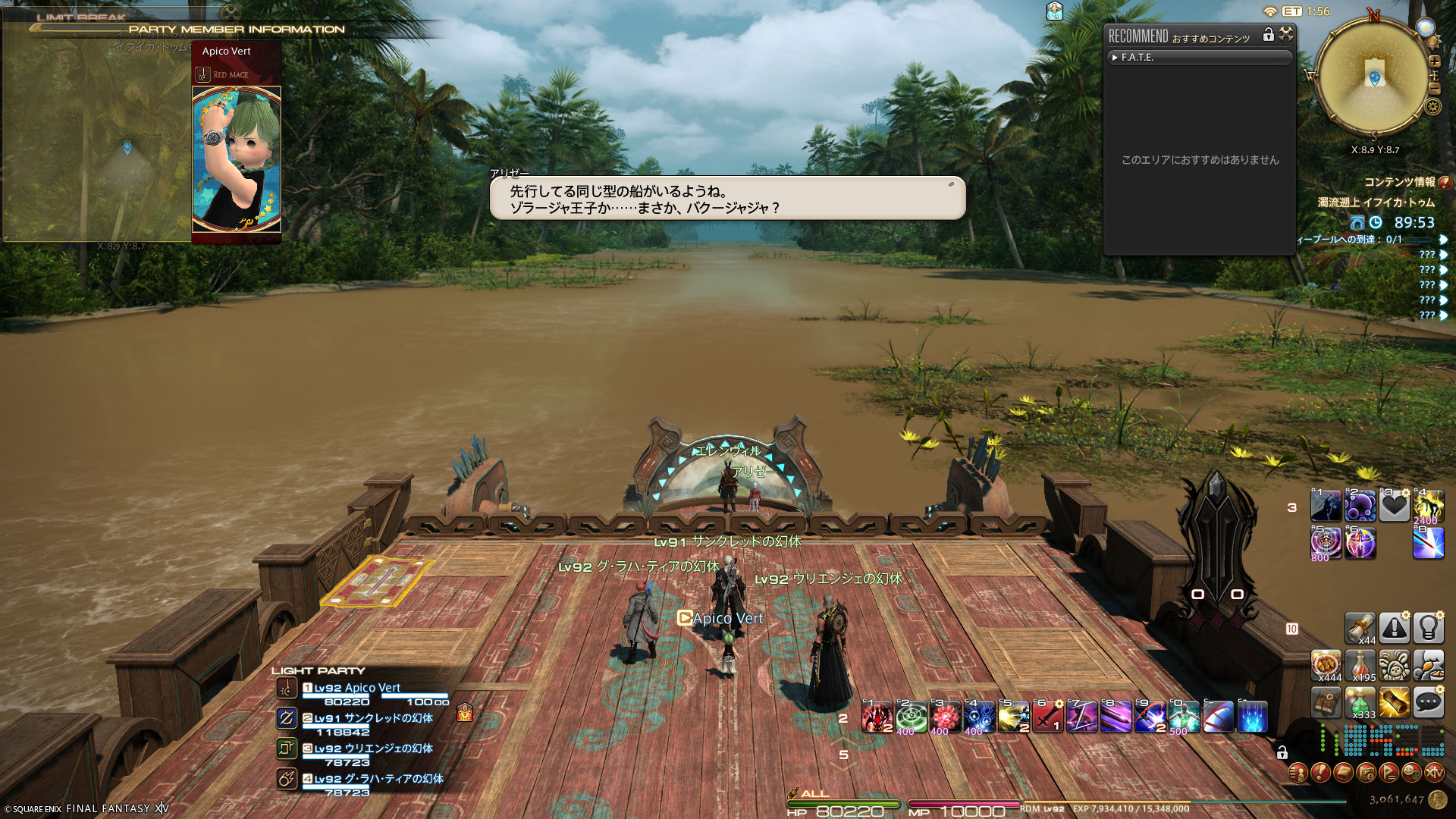
Task: Activate the red sword ability in slot 6
Action: click(1047, 717)
